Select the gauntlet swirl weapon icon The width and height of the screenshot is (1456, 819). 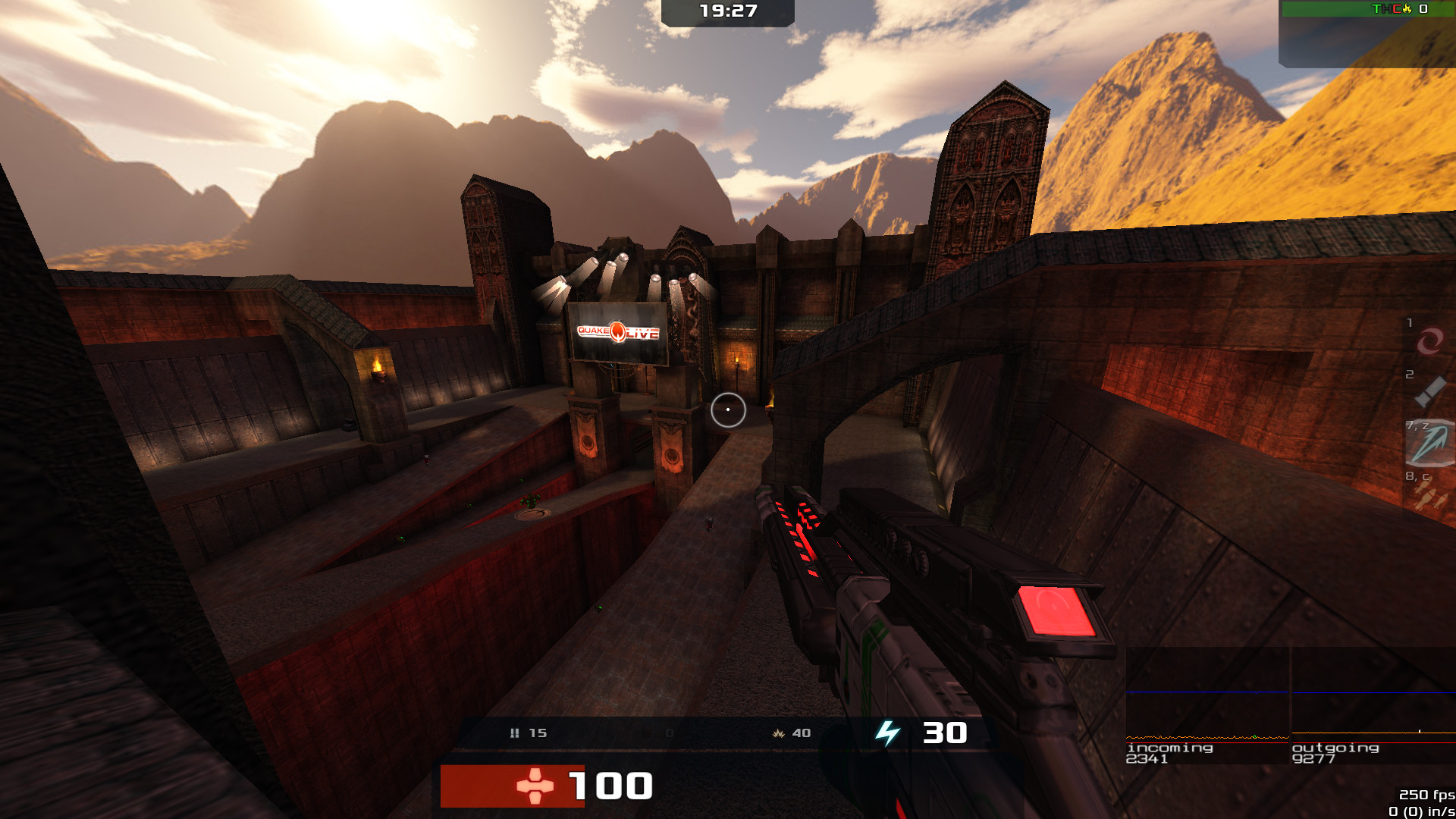pos(1429,340)
